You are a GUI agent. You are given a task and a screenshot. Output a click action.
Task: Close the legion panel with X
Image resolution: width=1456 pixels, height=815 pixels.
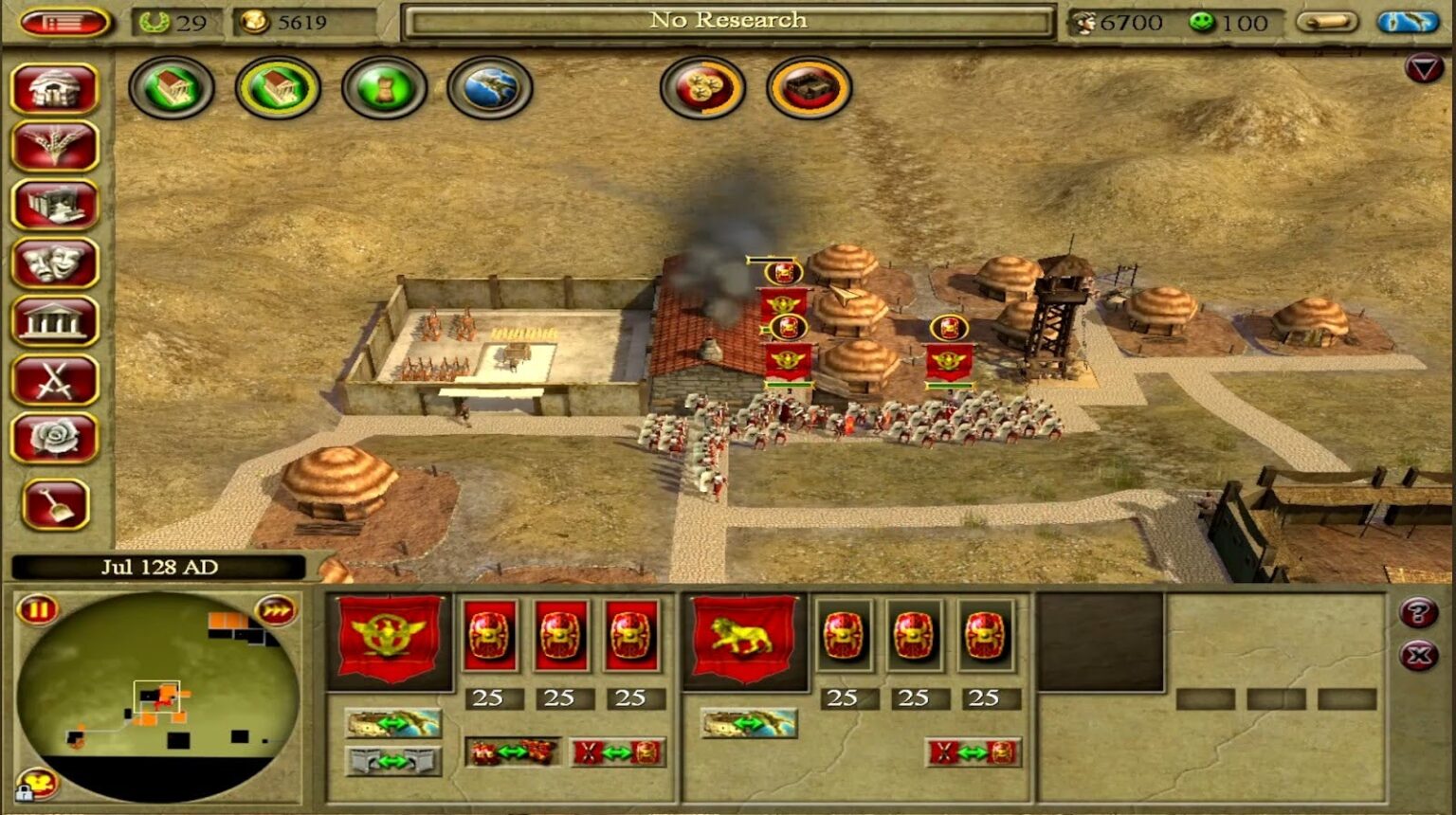[1418, 655]
